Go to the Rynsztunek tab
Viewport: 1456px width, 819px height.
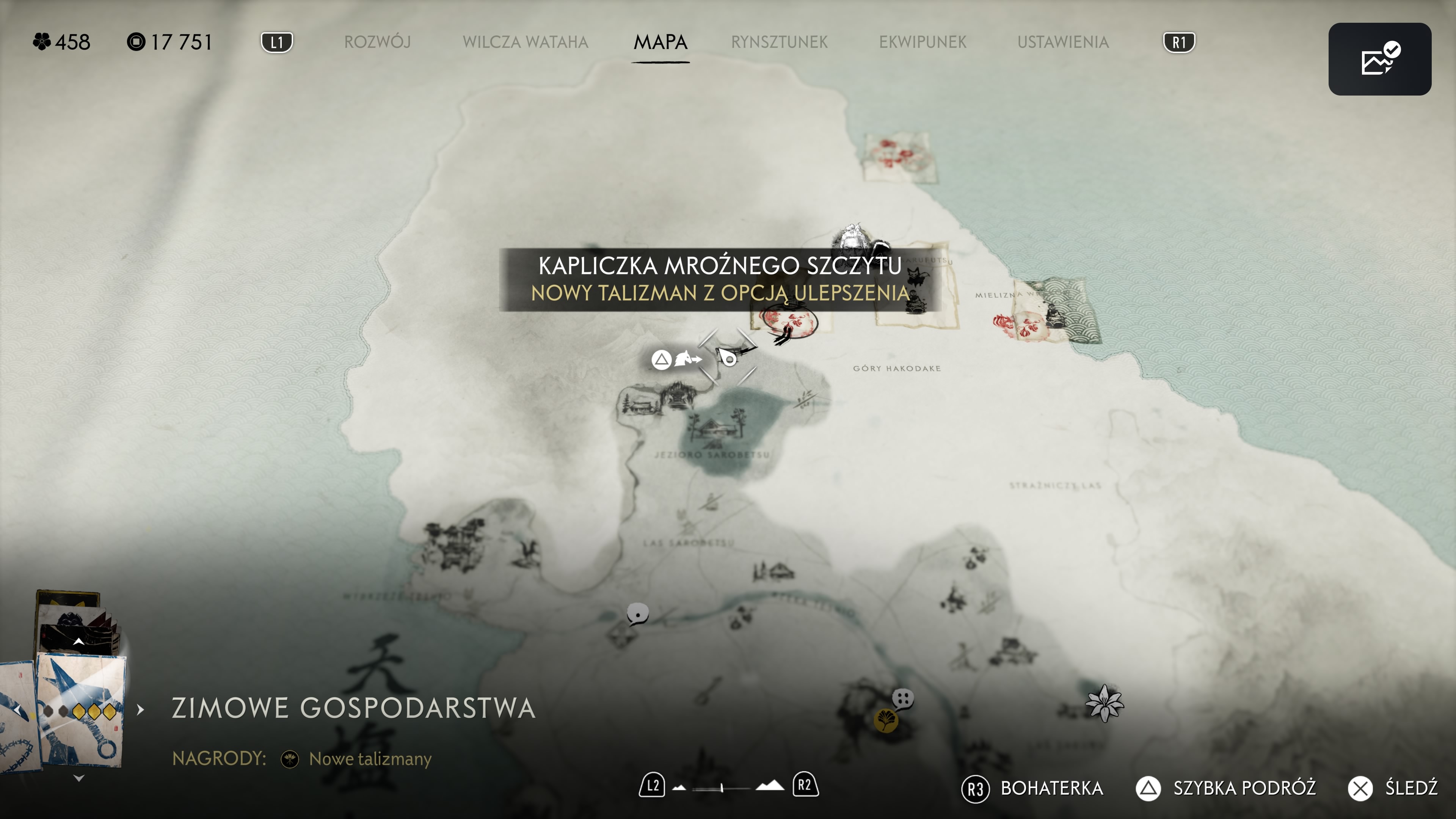pyautogui.click(x=779, y=42)
